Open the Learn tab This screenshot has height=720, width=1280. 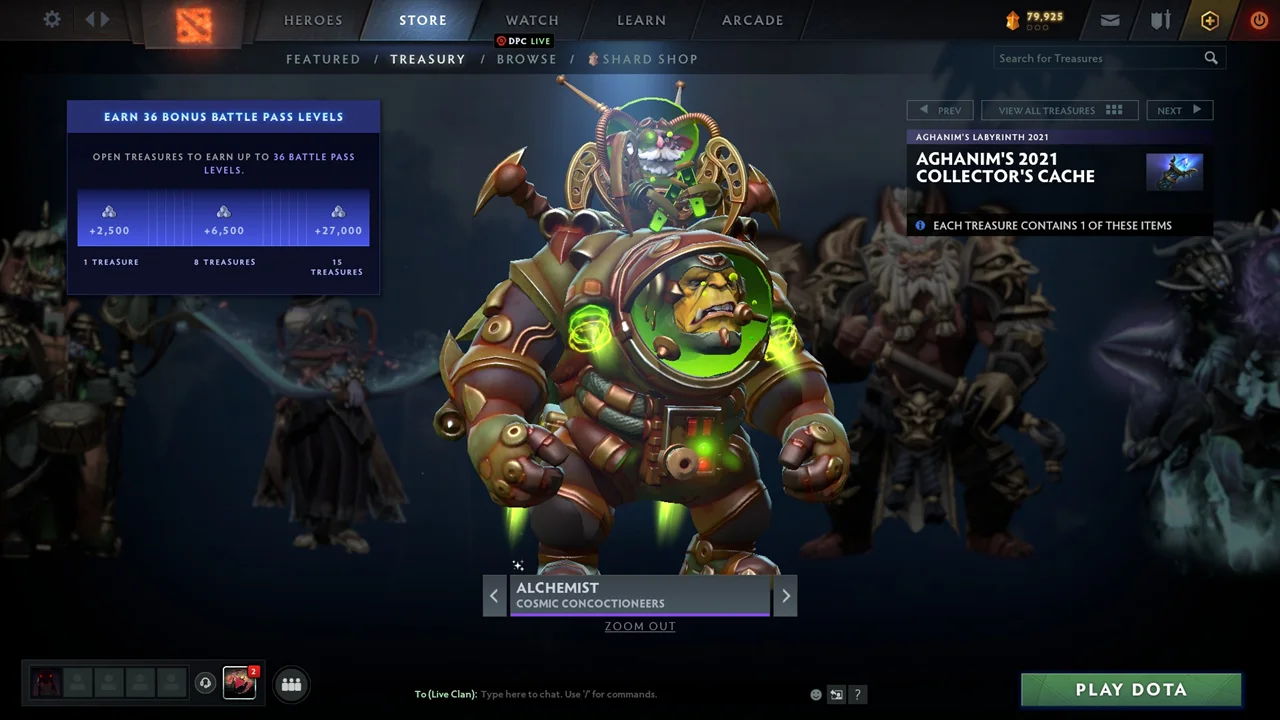tap(641, 20)
